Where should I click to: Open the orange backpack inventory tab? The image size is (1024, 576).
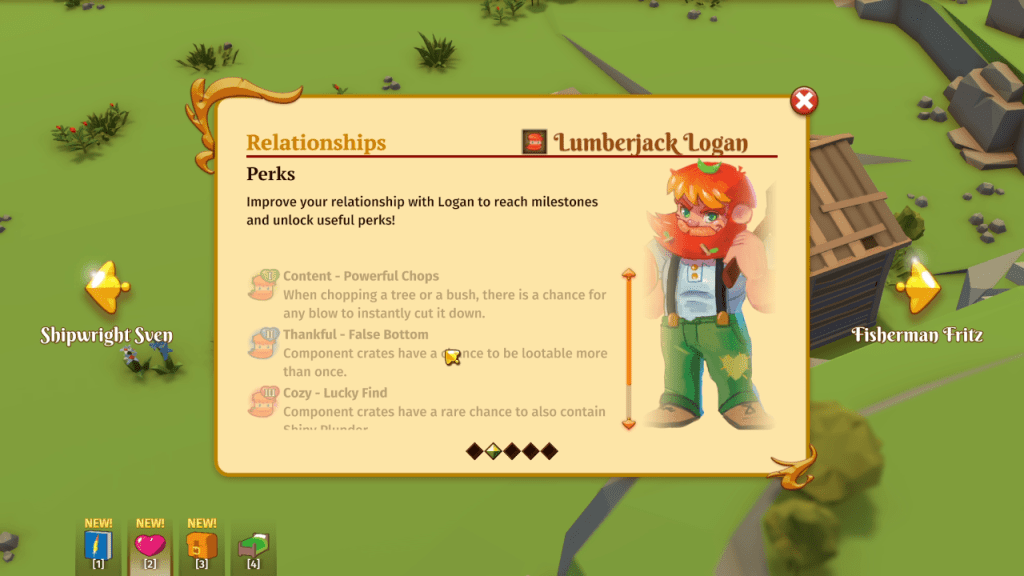202,546
